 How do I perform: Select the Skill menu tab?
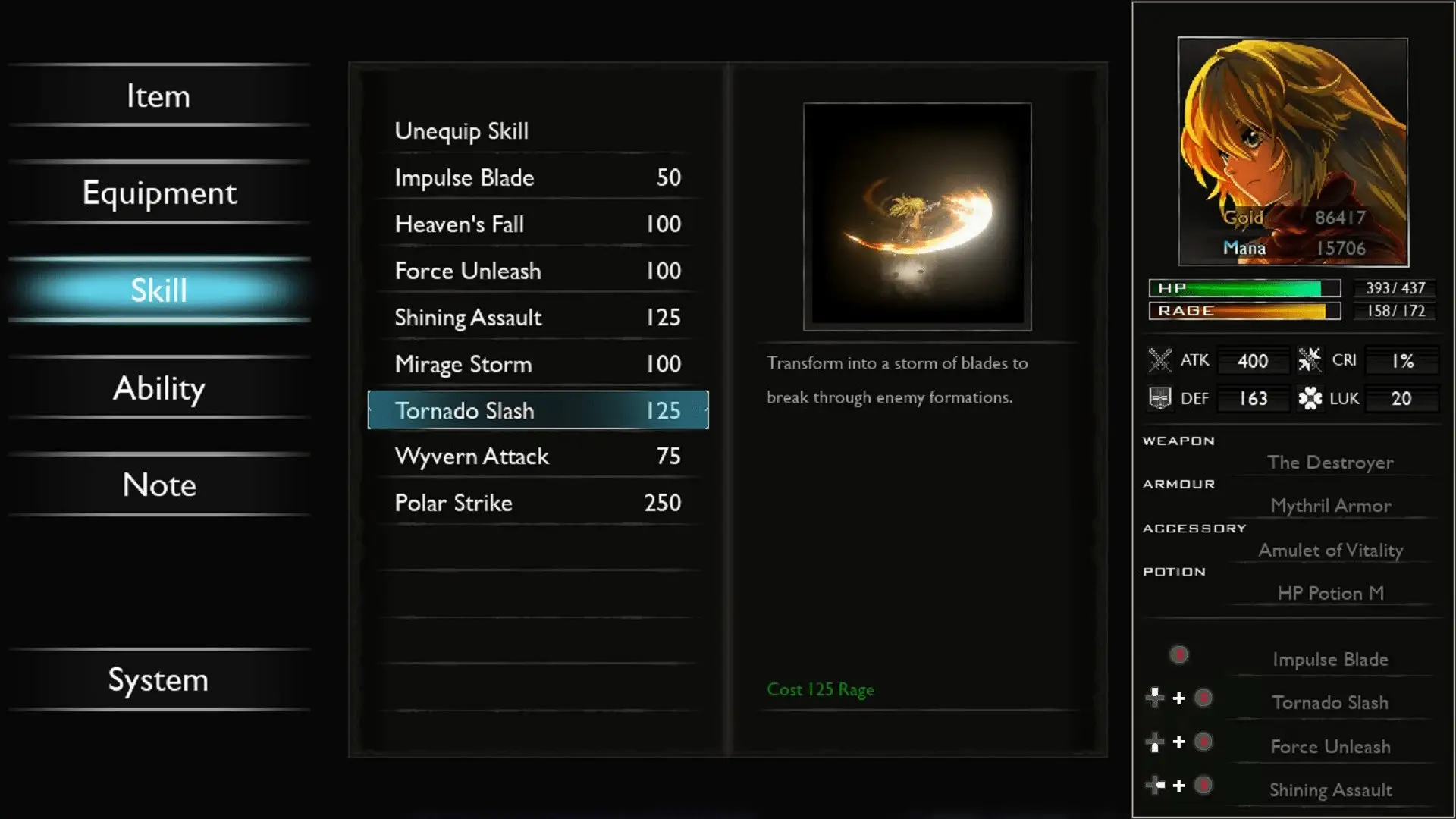(x=159, y=290)
